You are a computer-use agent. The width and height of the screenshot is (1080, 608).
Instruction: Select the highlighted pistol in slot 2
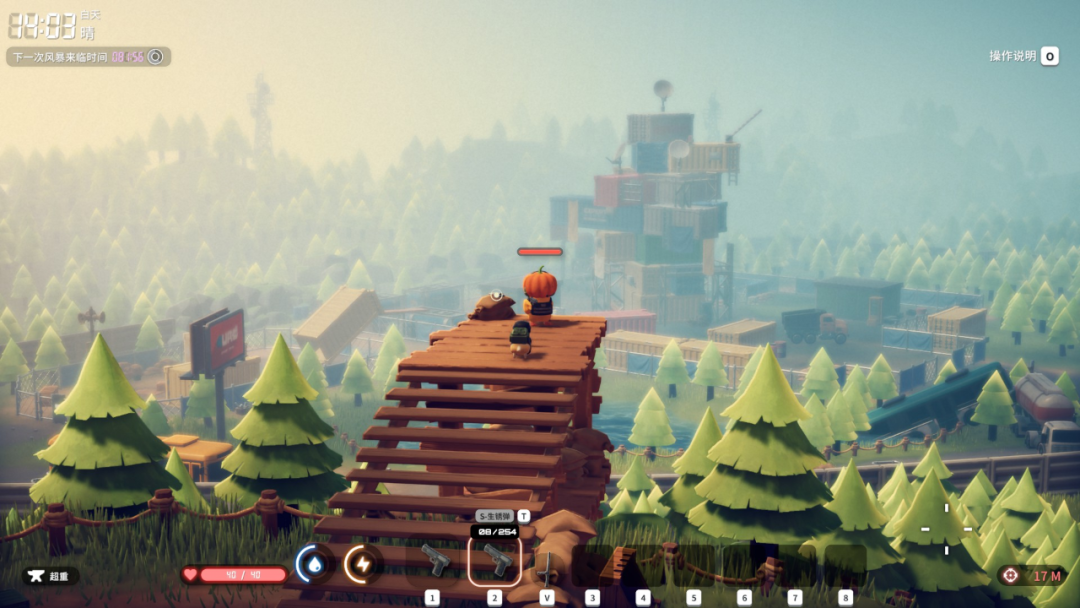coord(495,561)
